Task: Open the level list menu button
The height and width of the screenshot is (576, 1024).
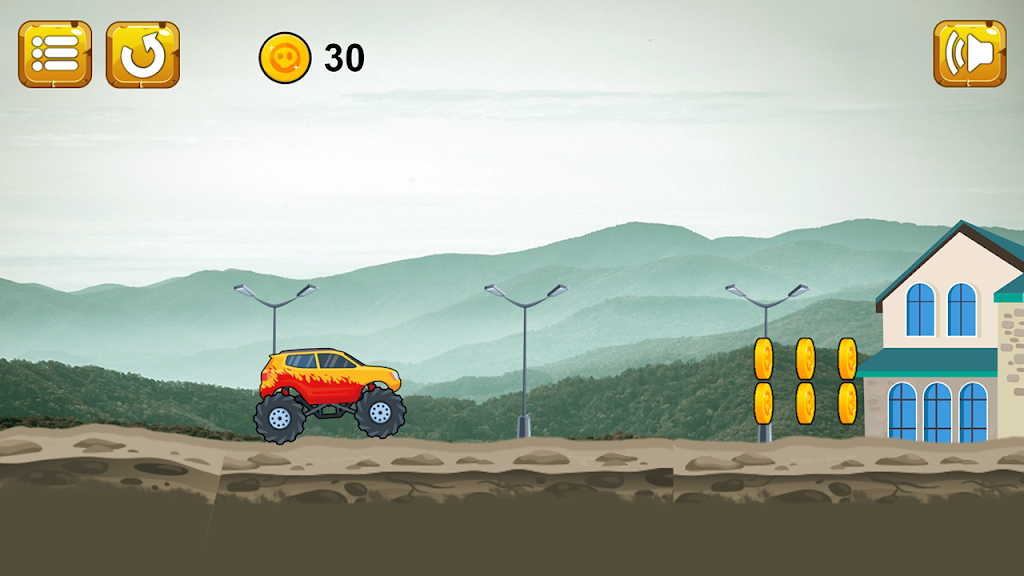Action: (x=55, y=54)
